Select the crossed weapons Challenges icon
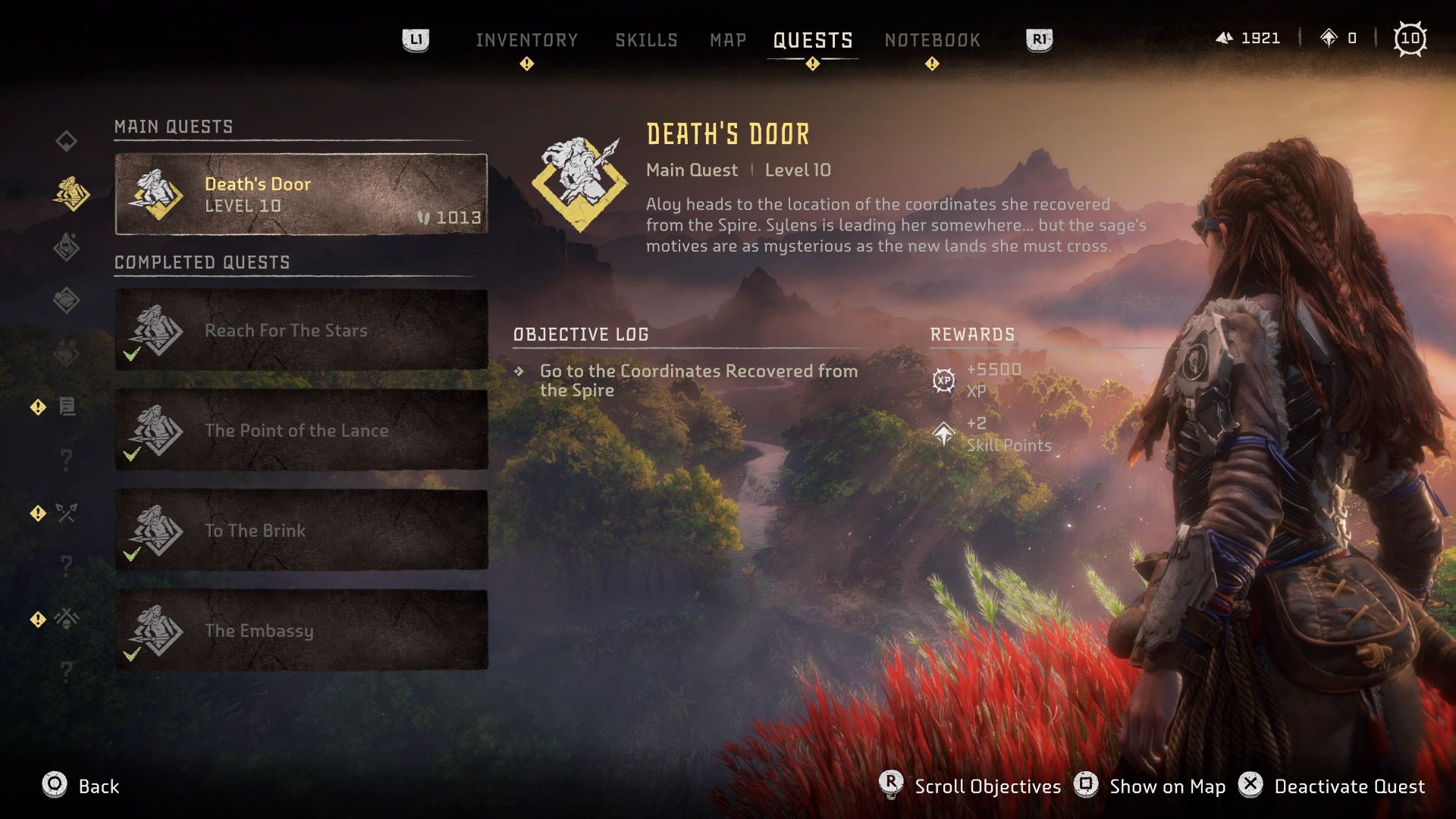Image resolution: width=1456 pixels, height=819 pixels. click(67, 513)
